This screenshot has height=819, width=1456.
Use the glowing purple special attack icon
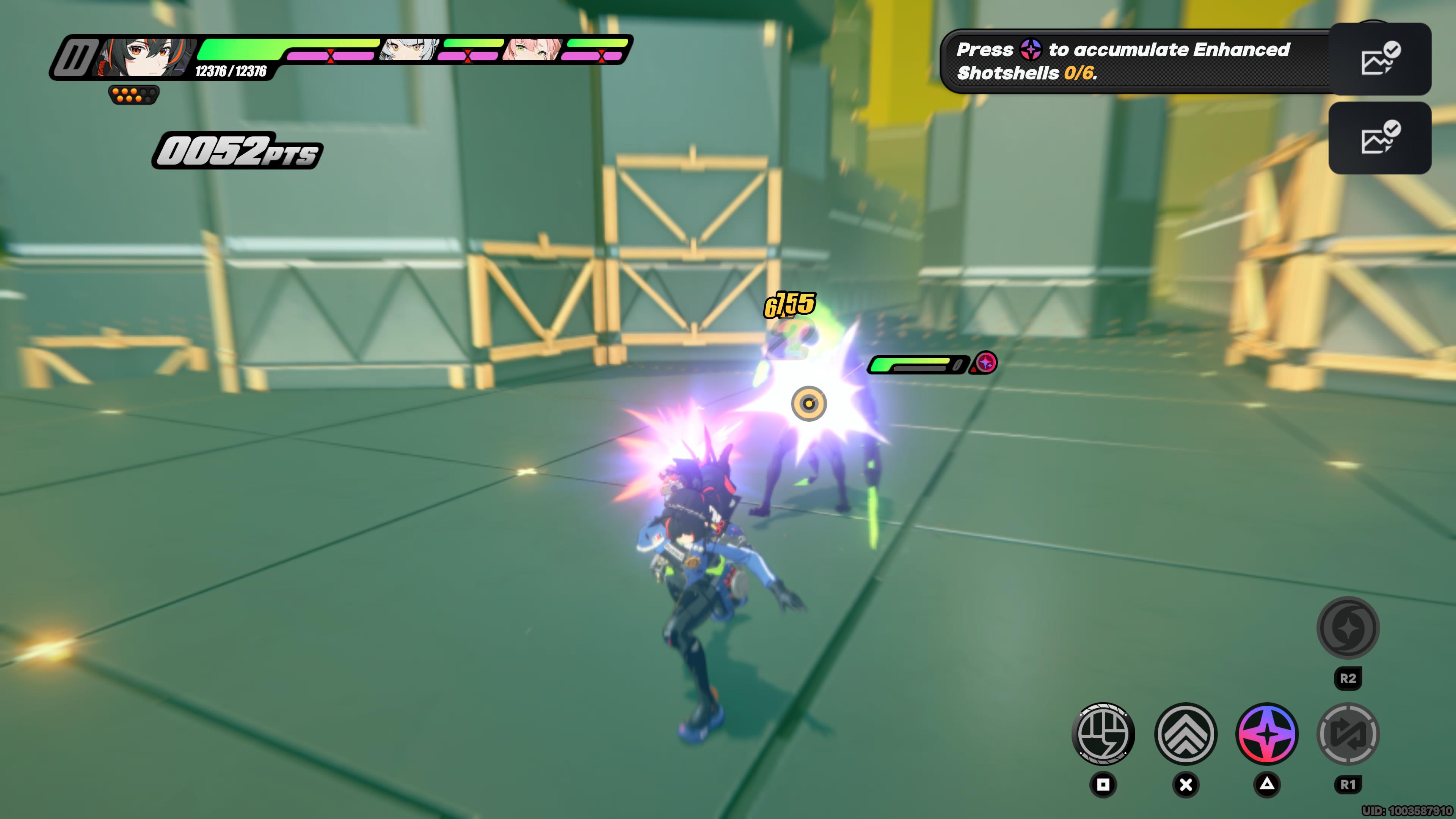coord(1267,734)
